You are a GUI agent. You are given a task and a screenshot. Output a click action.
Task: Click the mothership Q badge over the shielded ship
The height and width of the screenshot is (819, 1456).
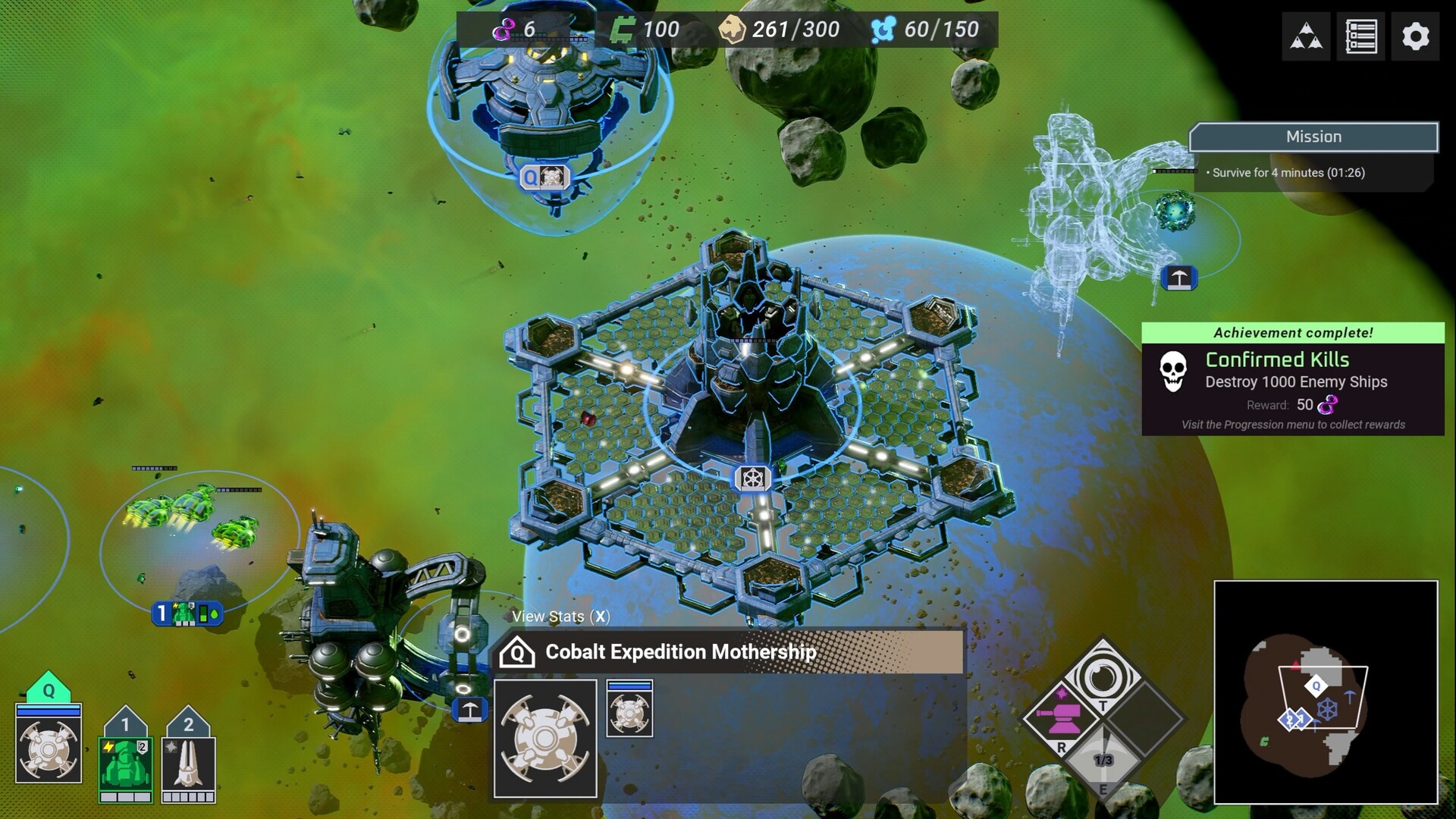pos(544,177)
